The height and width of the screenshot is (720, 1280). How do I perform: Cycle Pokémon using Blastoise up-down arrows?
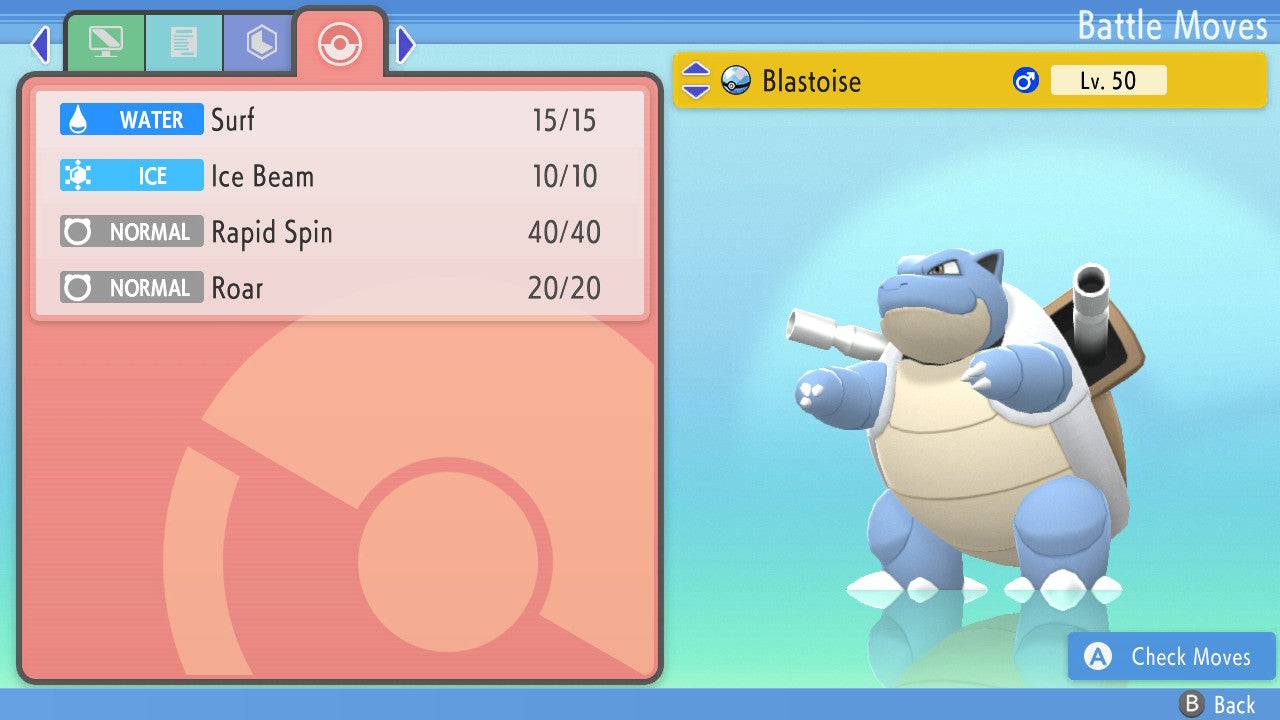click(695, 81)
